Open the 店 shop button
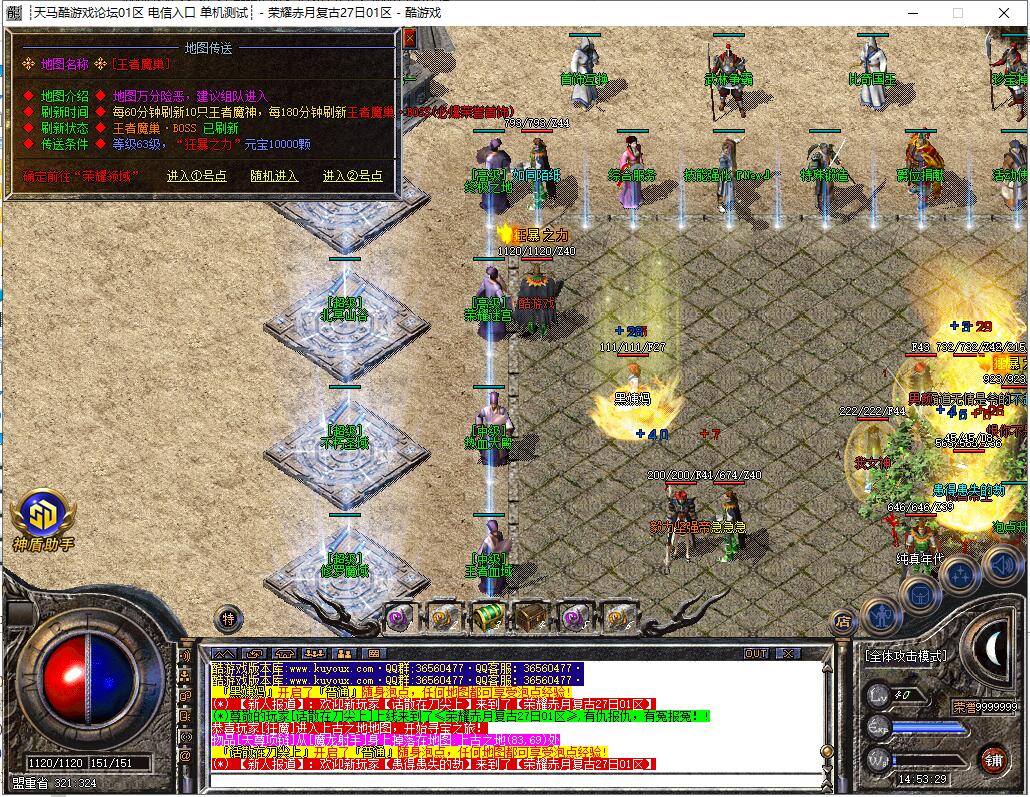The height and width of the screenshot is (797, 1030). point(842,622)
